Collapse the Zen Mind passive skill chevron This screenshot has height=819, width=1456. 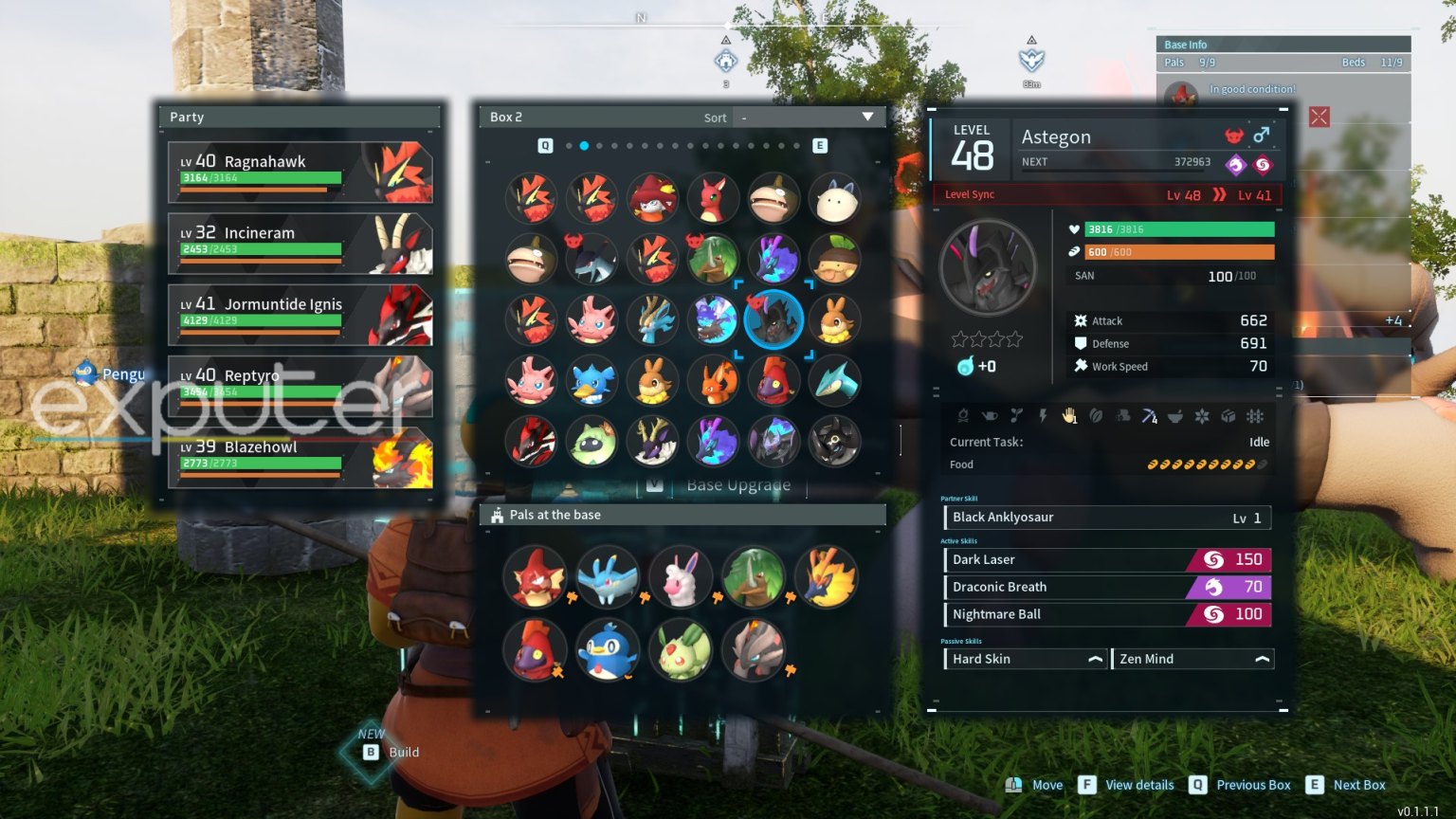[1262, 658]
